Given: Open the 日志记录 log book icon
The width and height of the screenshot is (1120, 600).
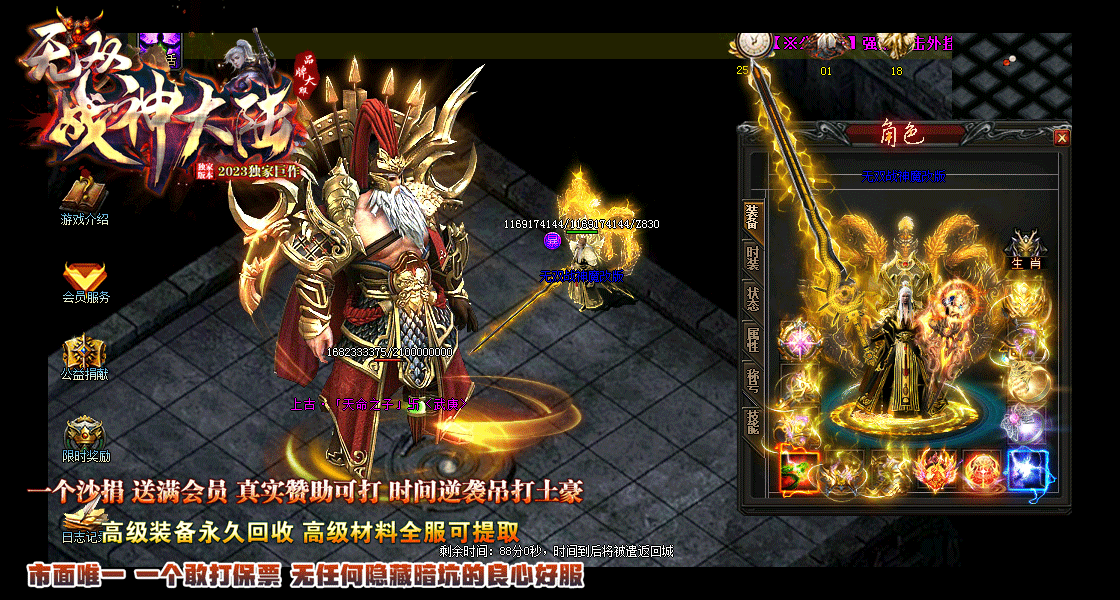Looking at the screenshot, I should point(80,520).
